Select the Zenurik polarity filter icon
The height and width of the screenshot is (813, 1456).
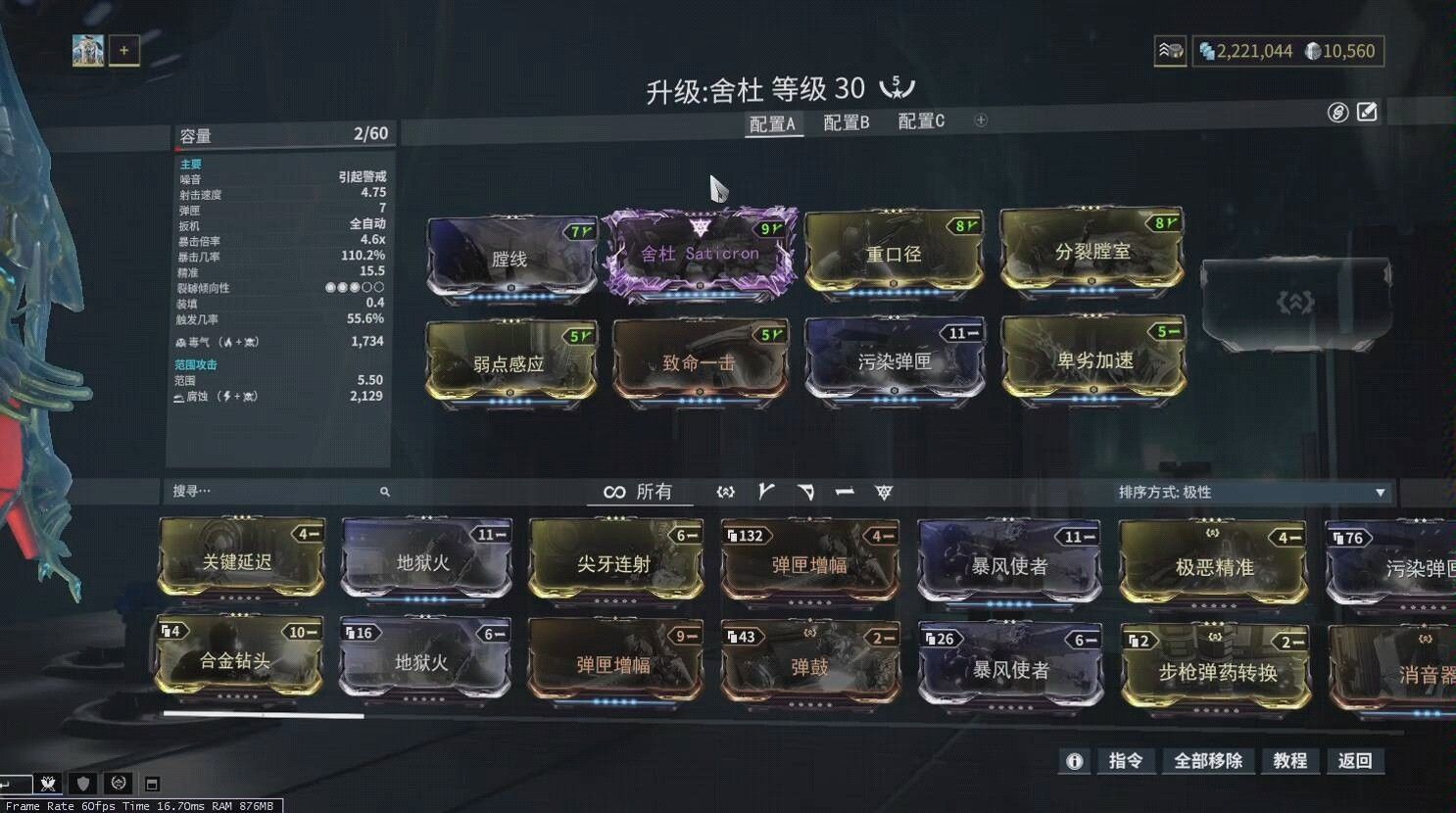tap(726, 492)
